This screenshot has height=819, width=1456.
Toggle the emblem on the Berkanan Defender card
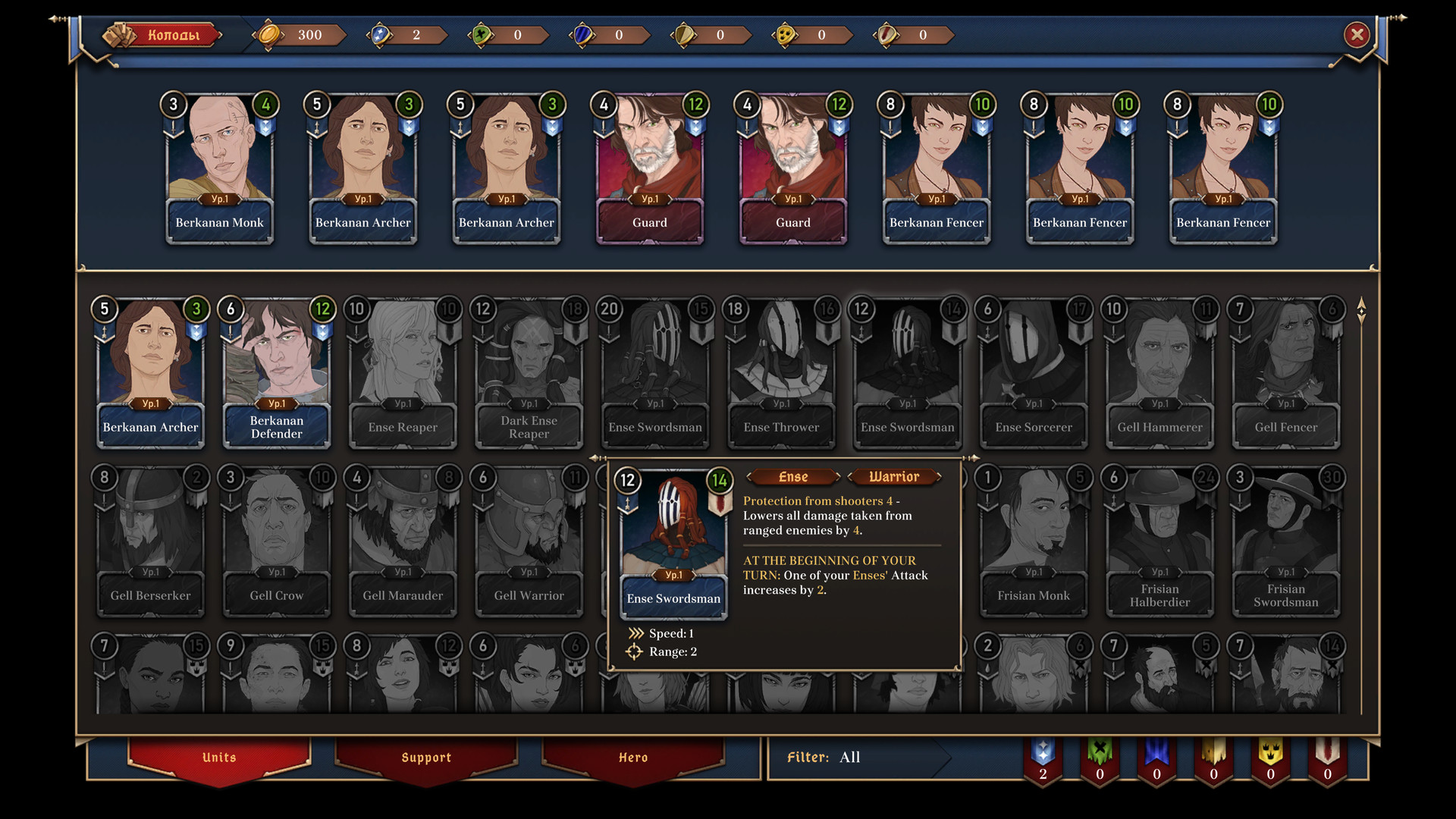pos(322,331)
